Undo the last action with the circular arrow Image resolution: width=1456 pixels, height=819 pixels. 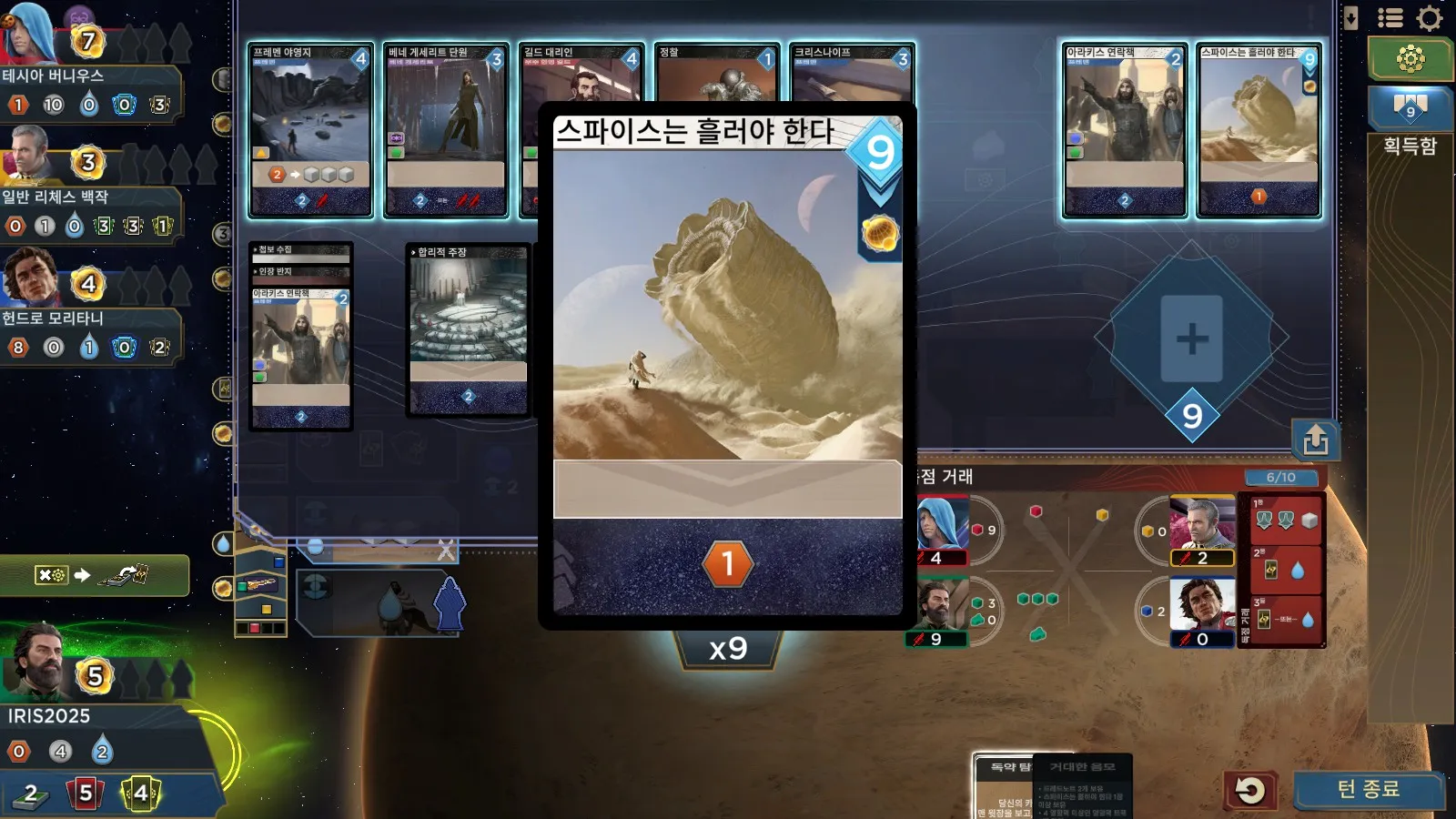[1250, 790]
